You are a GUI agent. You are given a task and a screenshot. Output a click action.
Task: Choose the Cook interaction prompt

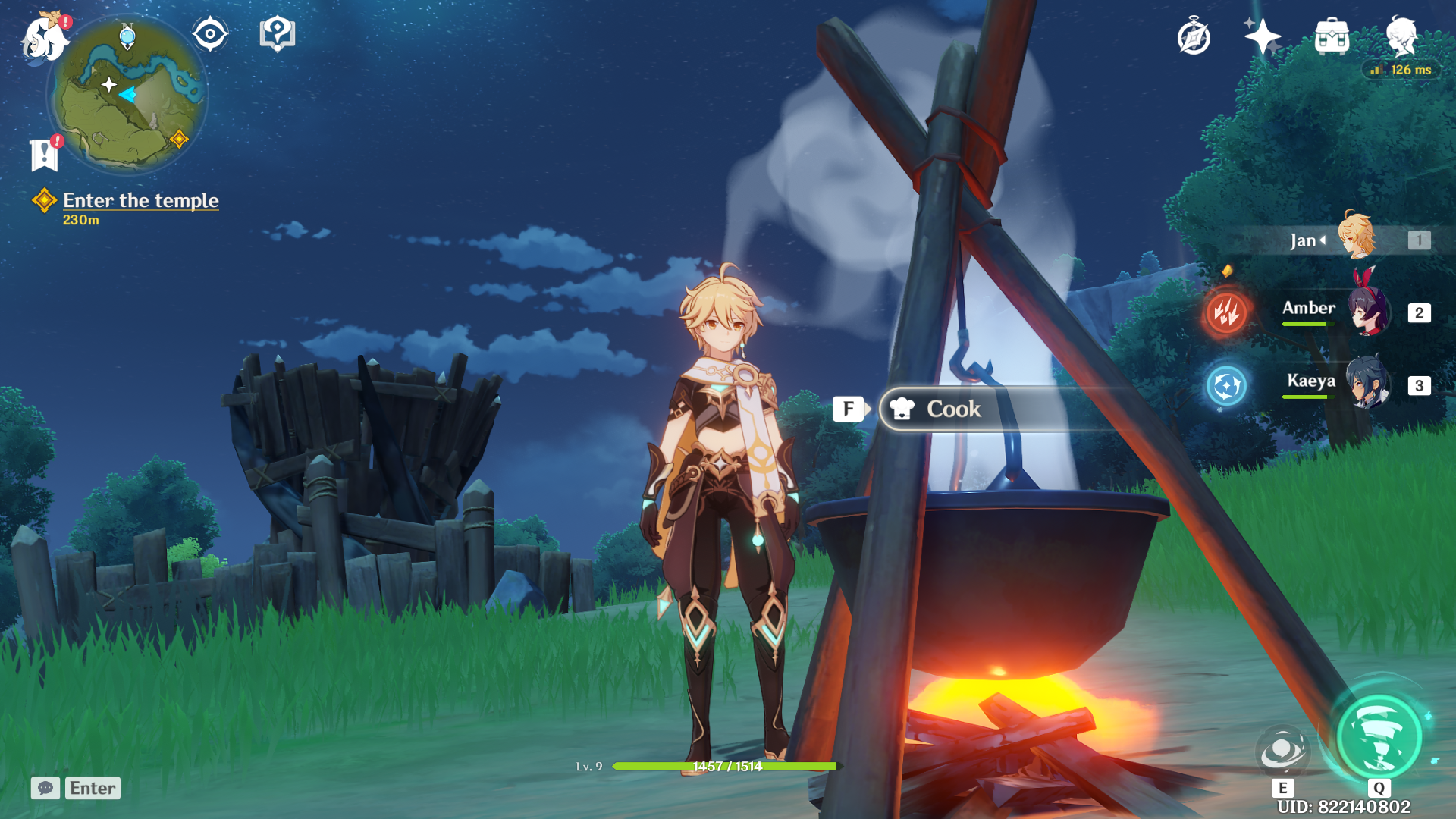click(954, 409)
